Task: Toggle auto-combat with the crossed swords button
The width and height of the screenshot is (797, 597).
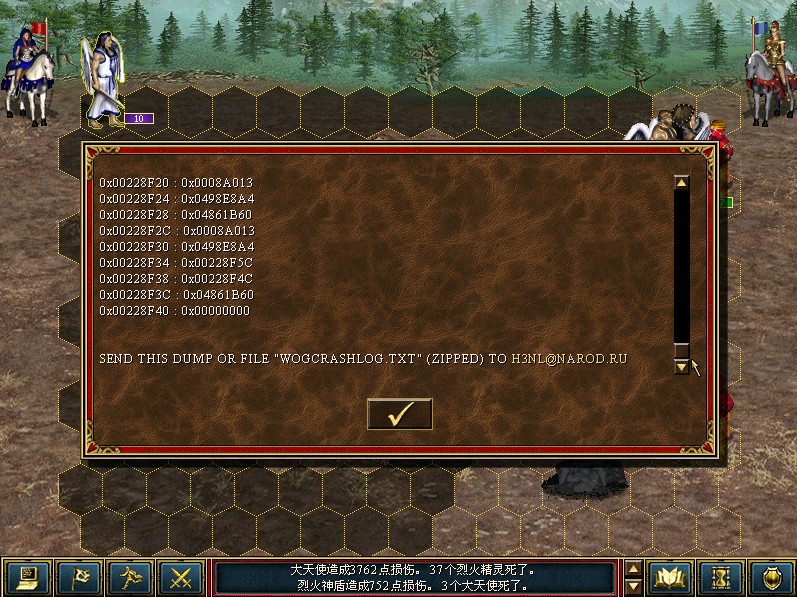Action: pos(182,577)
